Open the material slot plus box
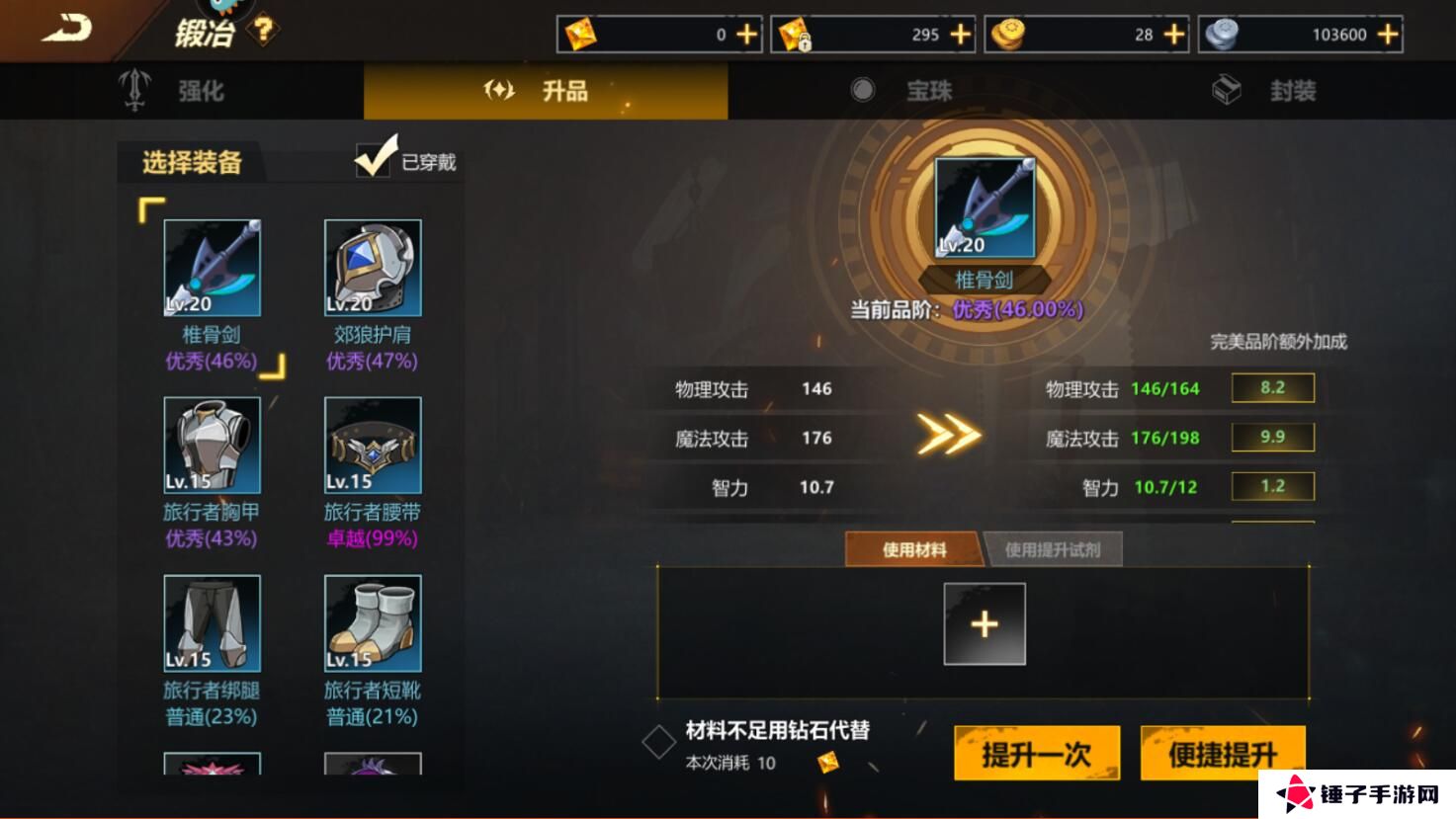 pyautogui.click(x=984, y=623)
